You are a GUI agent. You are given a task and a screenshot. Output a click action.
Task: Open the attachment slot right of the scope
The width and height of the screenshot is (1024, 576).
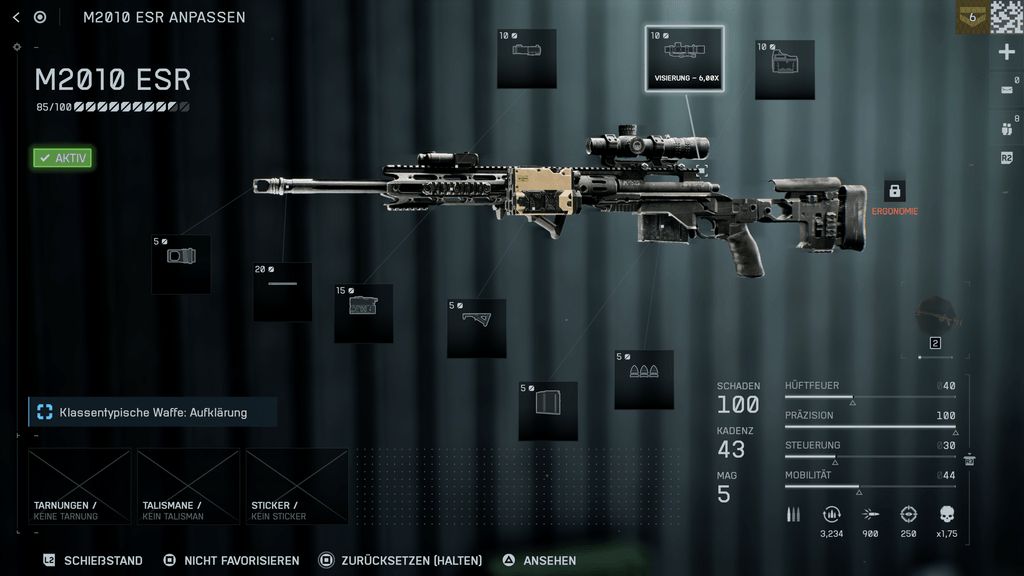[x=784, y=69]
